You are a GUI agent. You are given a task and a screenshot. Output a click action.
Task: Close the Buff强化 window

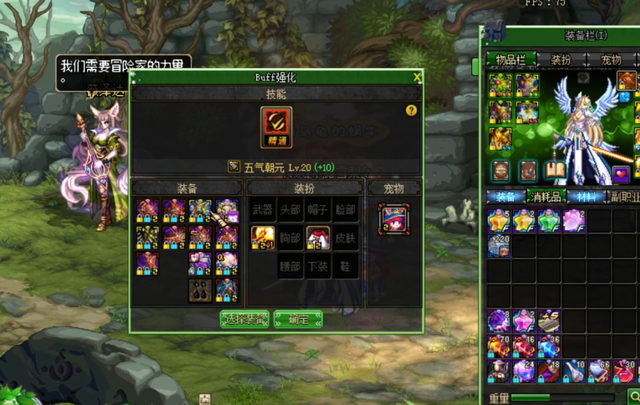click(417, 77)
